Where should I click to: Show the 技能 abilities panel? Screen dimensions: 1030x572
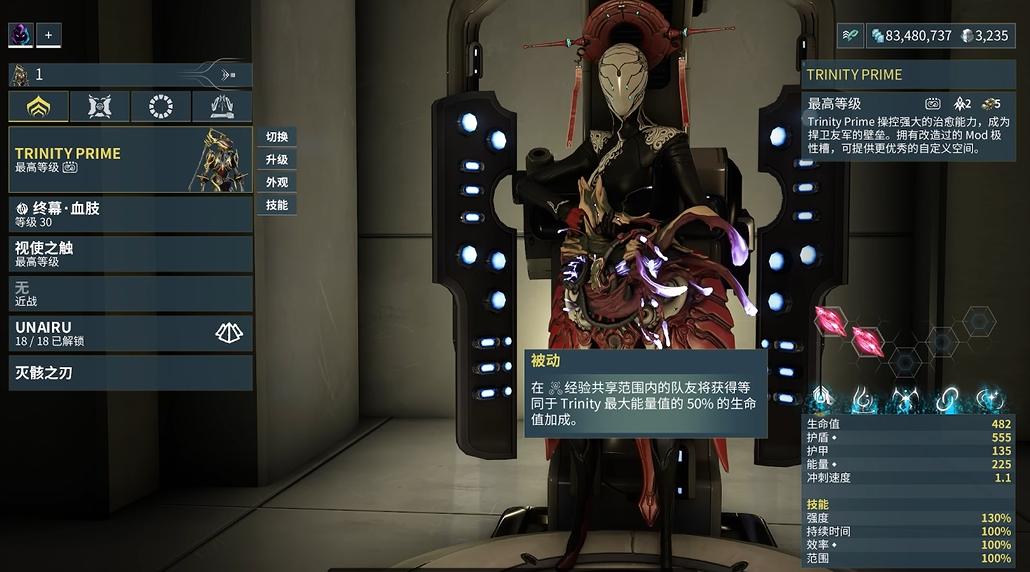tap(277, 205)
